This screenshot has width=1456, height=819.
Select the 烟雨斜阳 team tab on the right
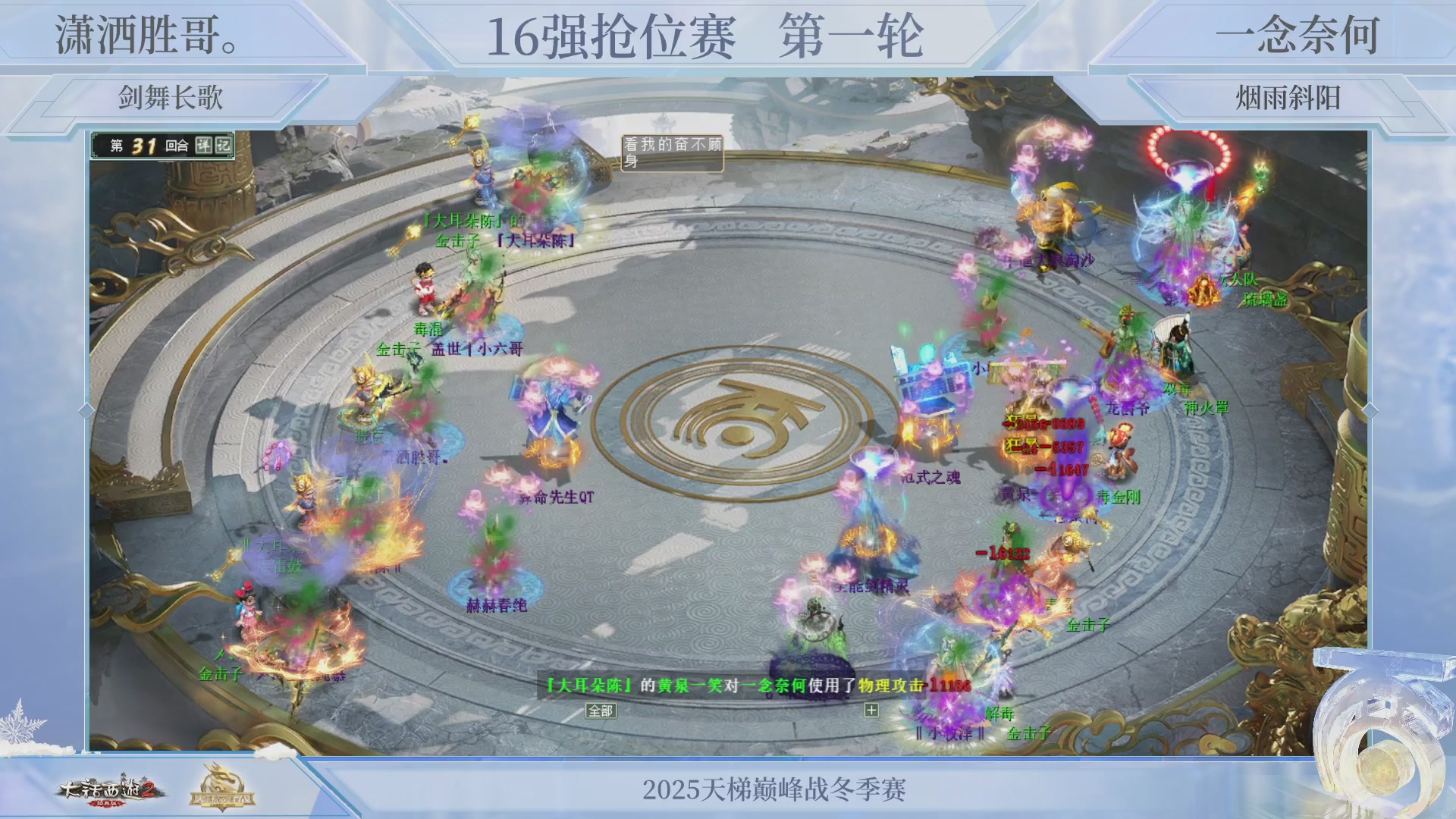1289,95
